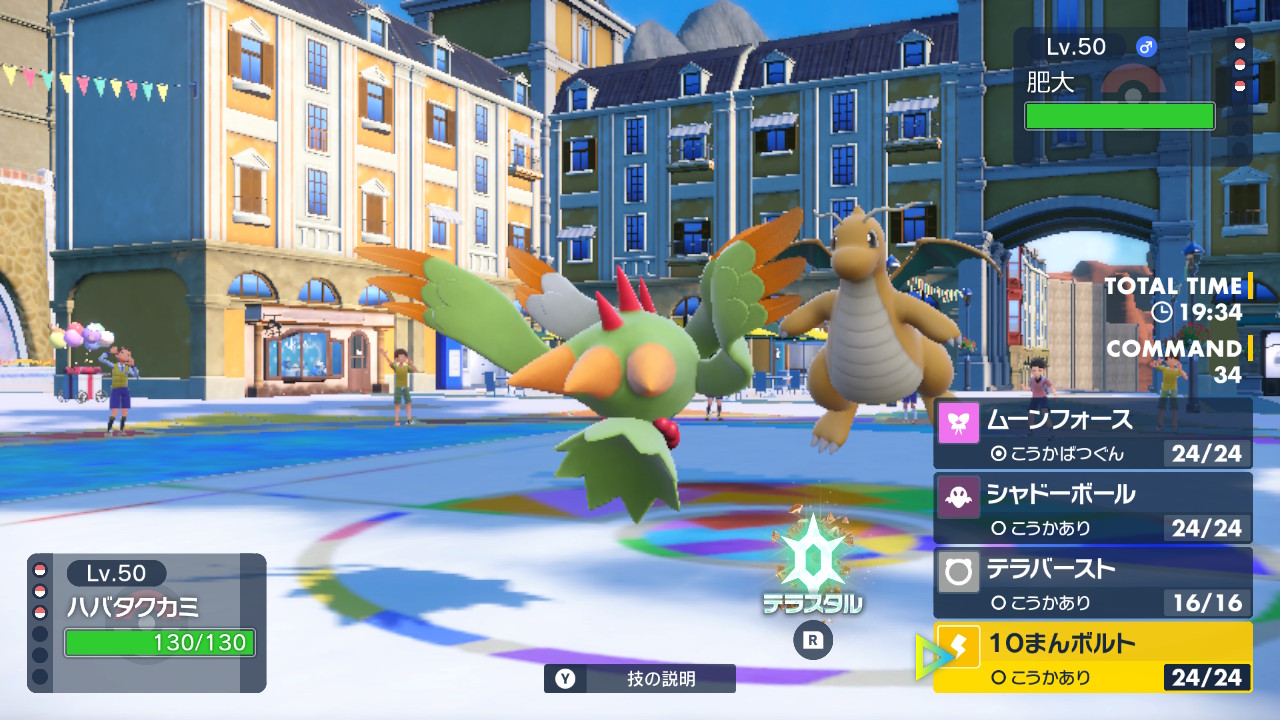
Task: Use the 10まんボルト move
Action: [x=1092, y=657]
